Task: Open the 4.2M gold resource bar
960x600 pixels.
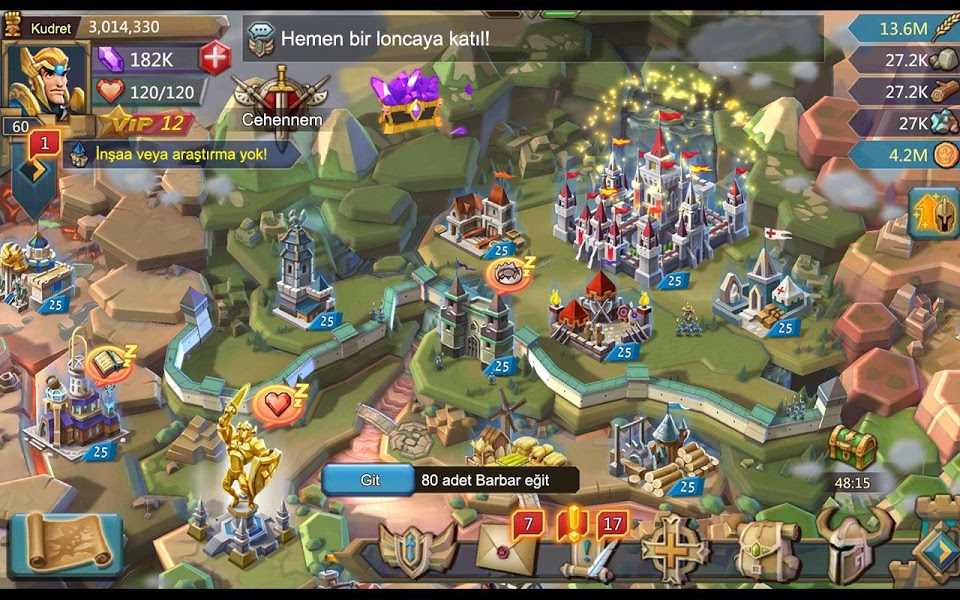Action: tap(903, 155)
